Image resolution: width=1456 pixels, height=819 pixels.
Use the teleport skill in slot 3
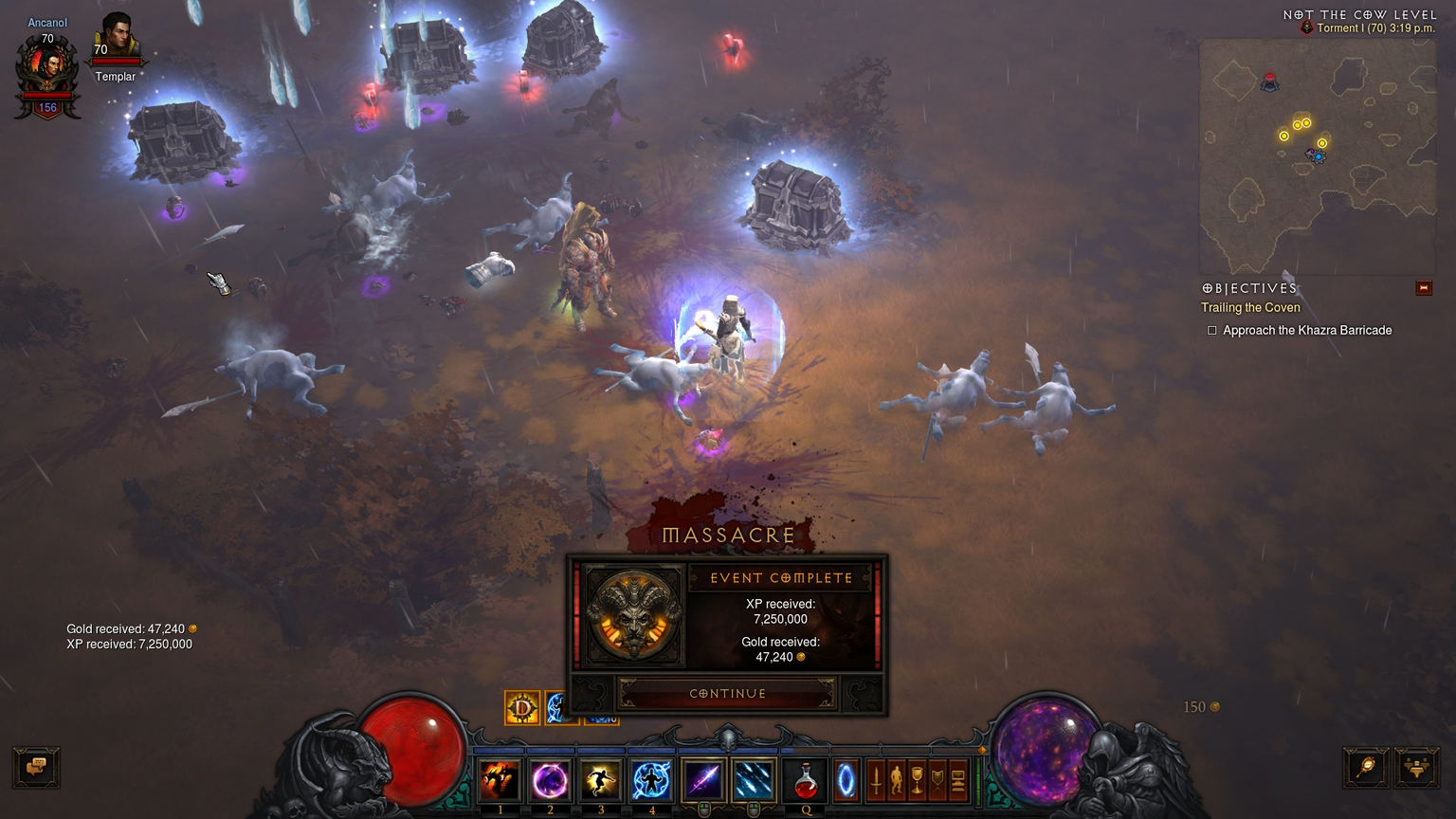coord(600,780)
